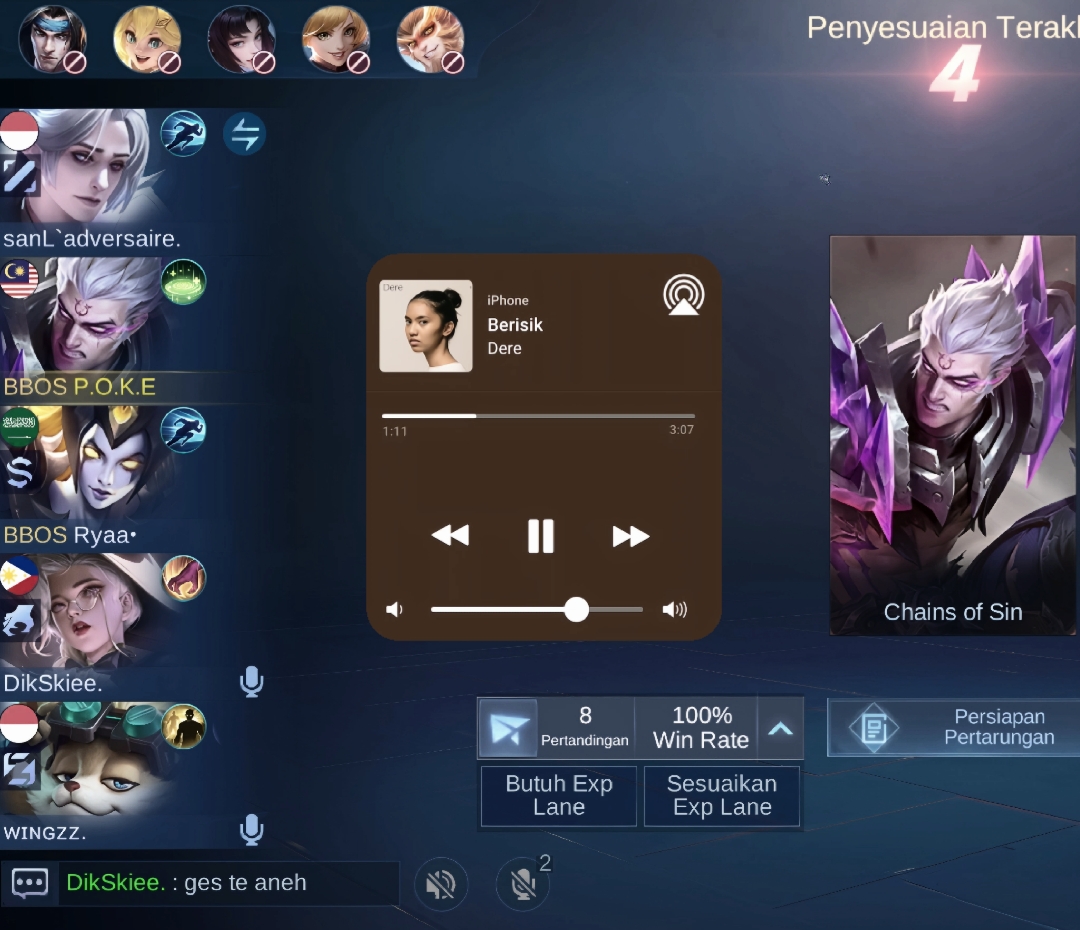Screen dimensions: 1080x930
Task: Pause the song Berisik
Action: coord(541,537)
